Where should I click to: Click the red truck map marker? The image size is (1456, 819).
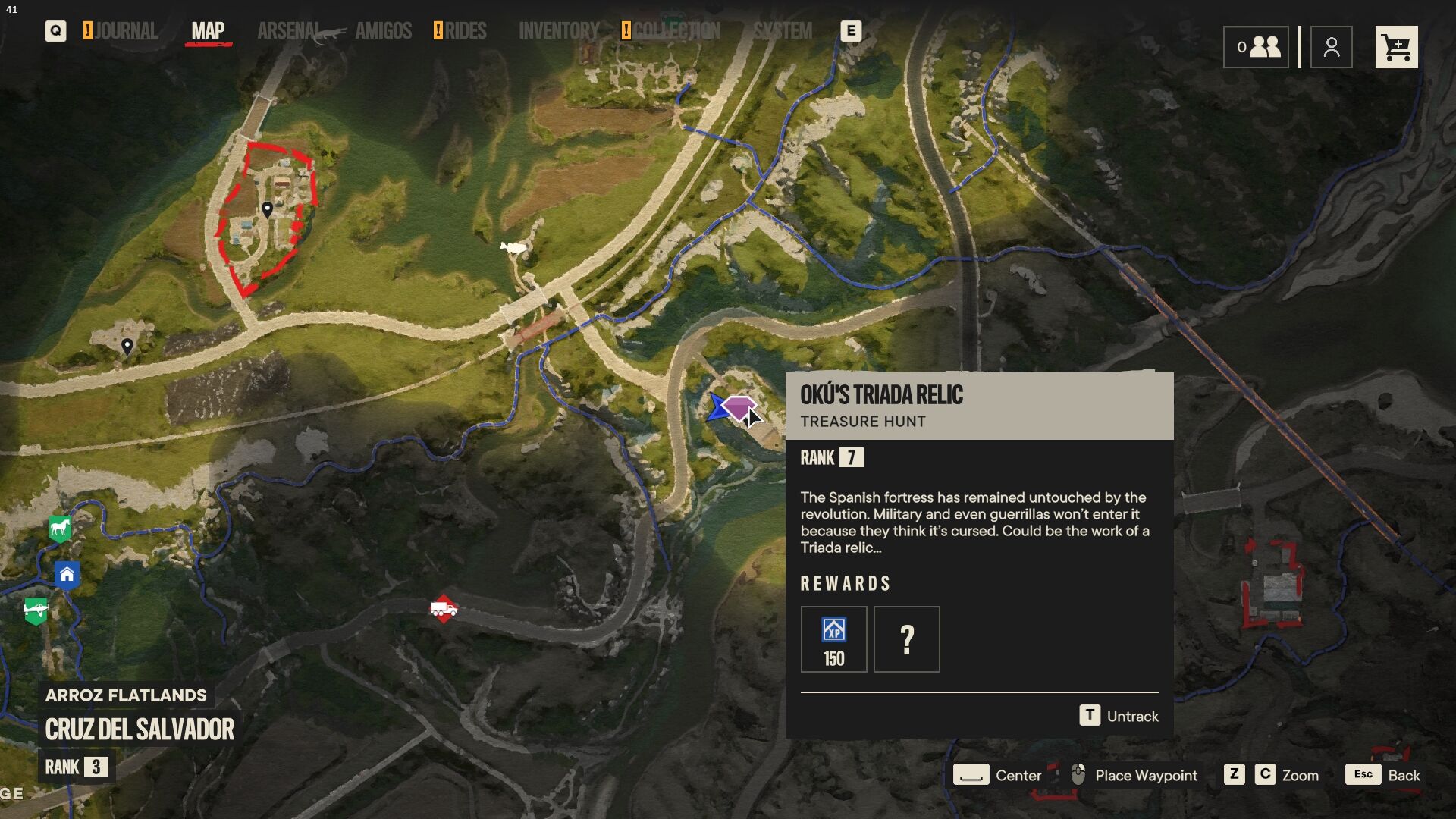[x=444, y=609]
